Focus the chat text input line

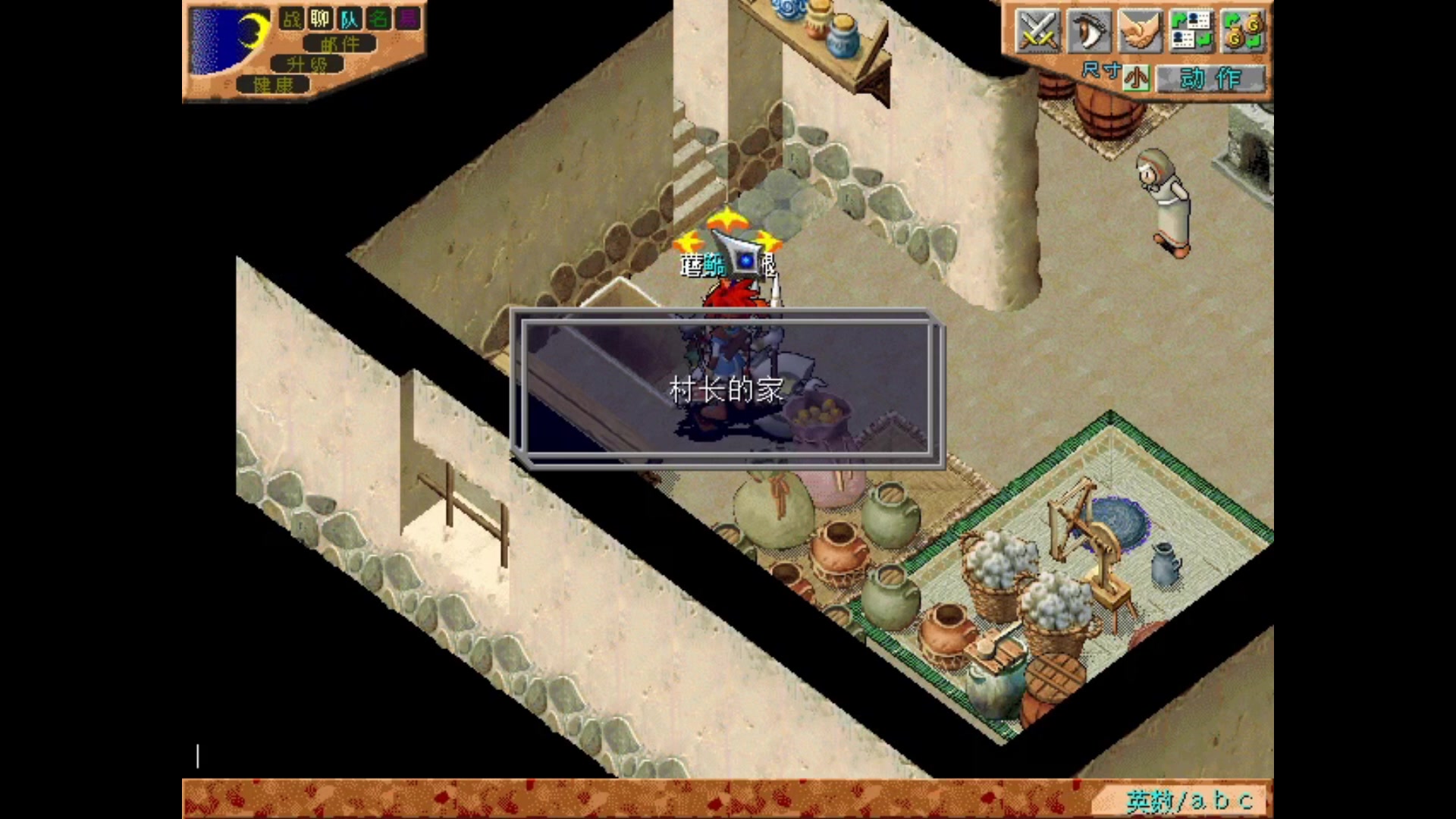pyautogui.click(x=531, y=756)
